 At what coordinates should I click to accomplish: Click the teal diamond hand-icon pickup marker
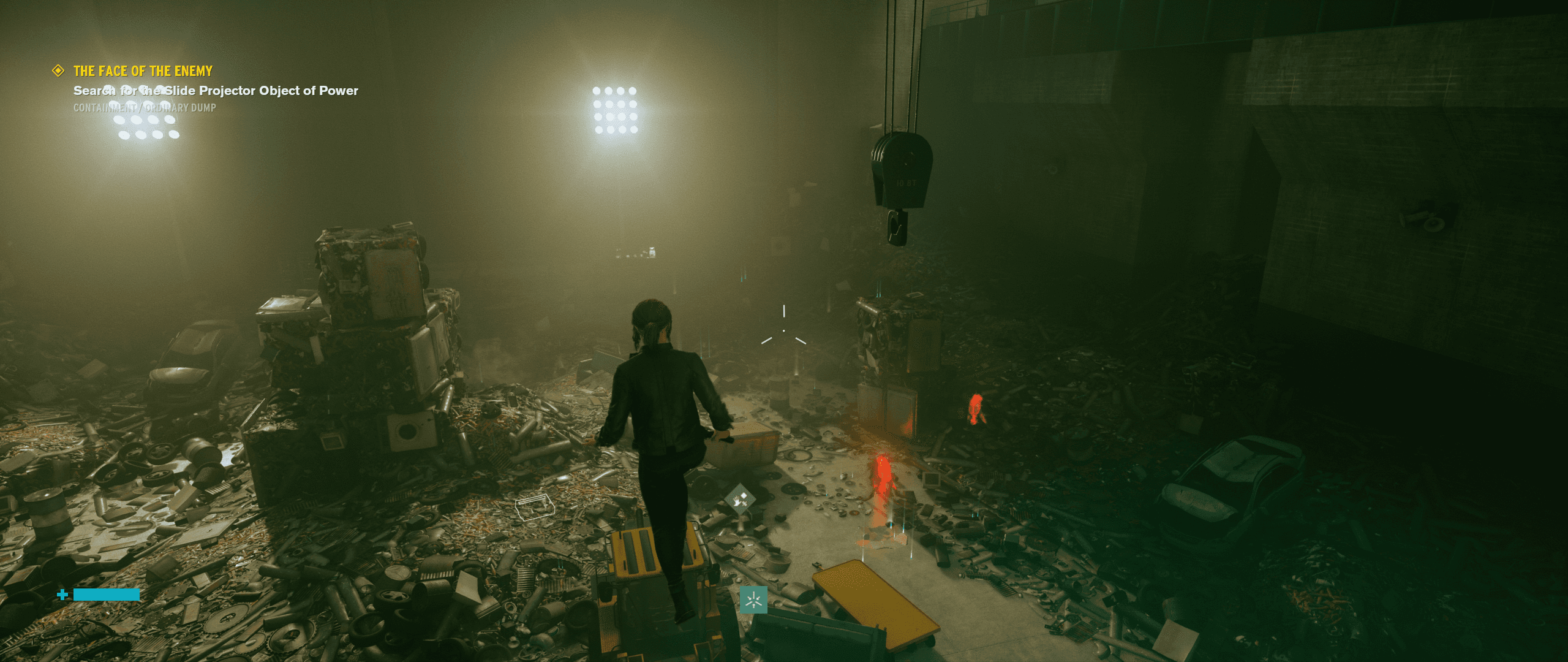pos(741,500)
